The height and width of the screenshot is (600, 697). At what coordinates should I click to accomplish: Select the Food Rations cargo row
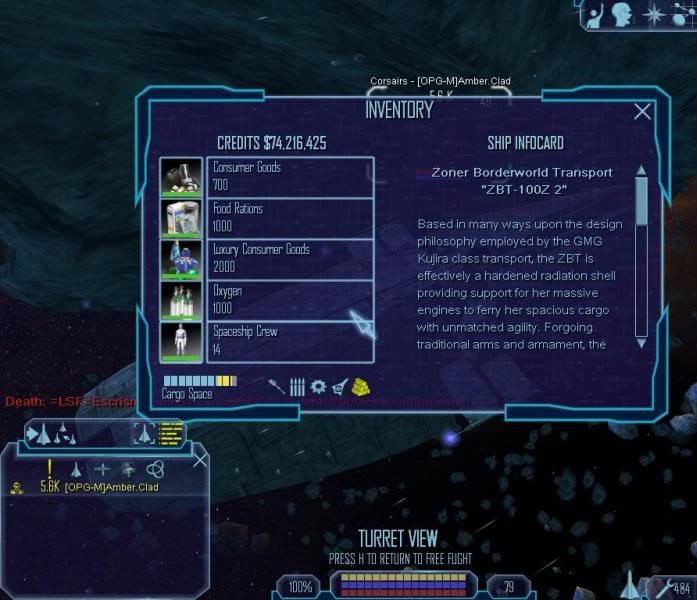tap(290, 218)
